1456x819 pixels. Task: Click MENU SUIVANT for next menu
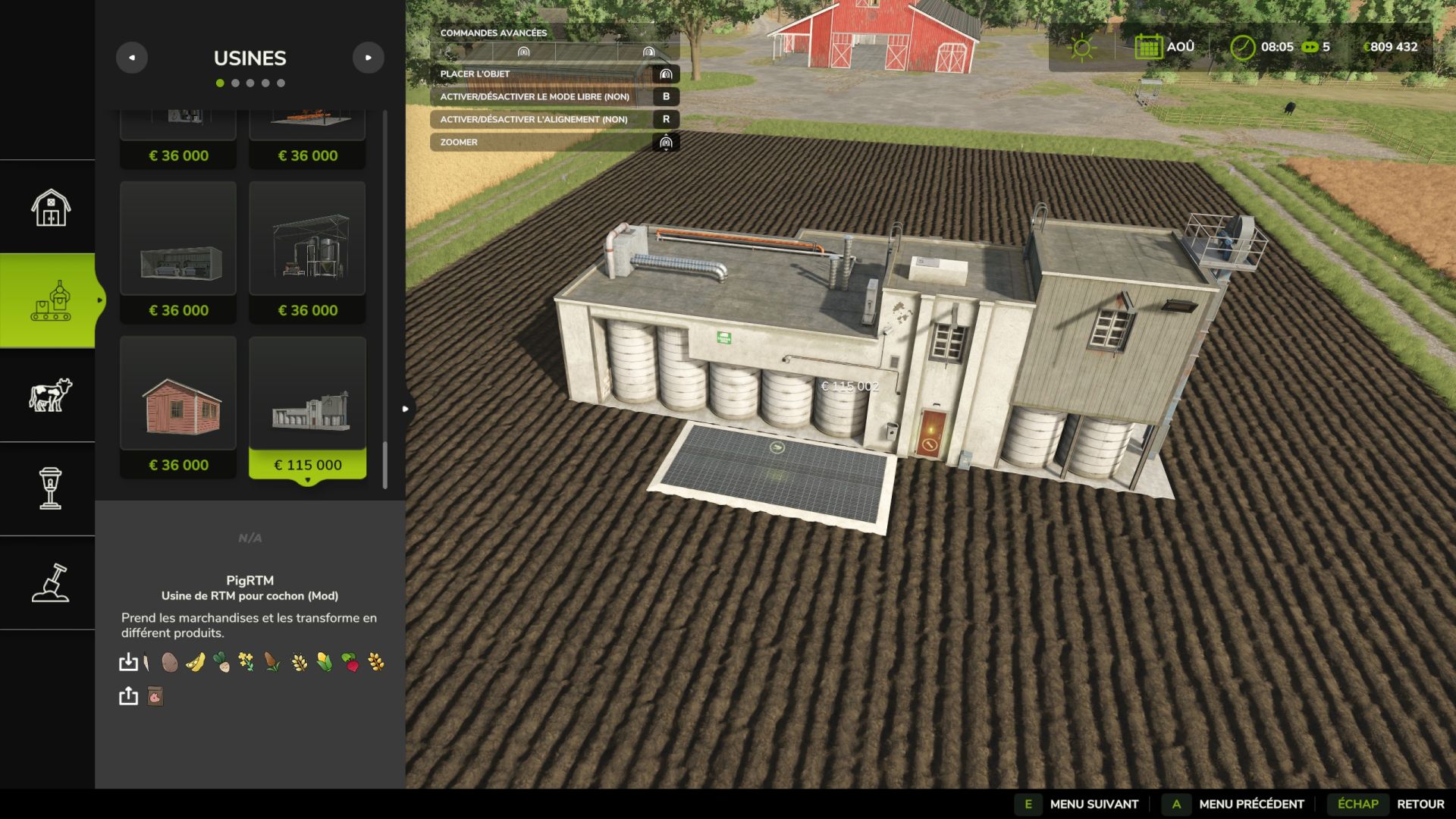[1093, 804]
